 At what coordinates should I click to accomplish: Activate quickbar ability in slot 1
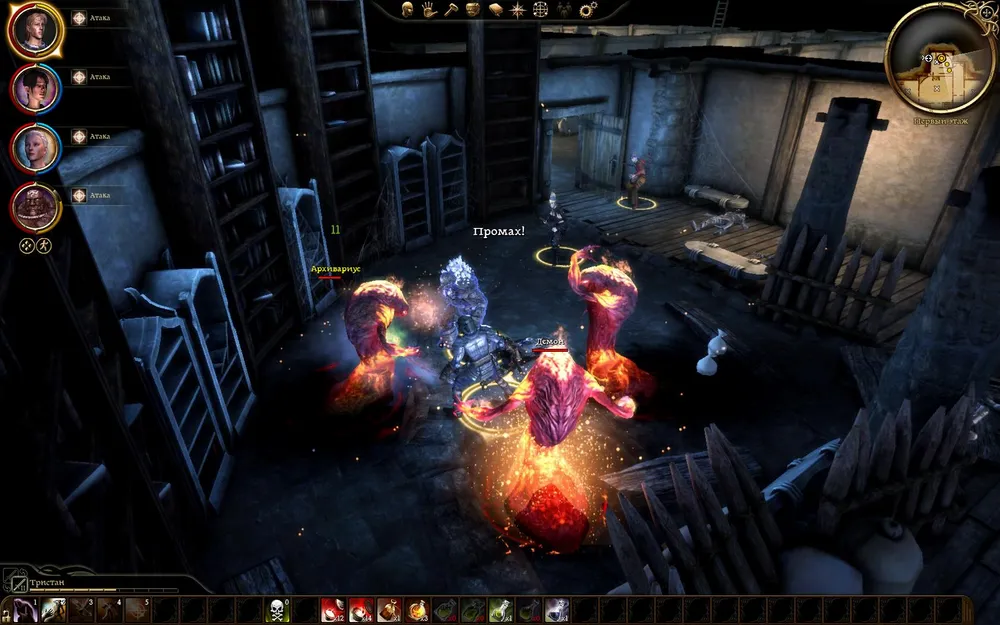pos(25,609)
